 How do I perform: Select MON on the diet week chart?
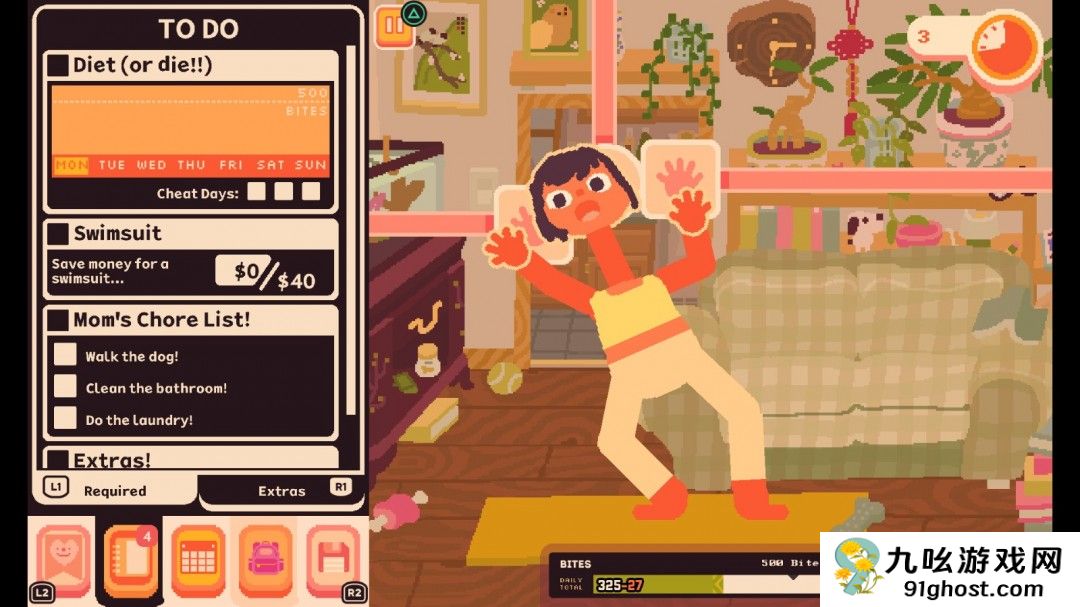click(x=71, y=165)
